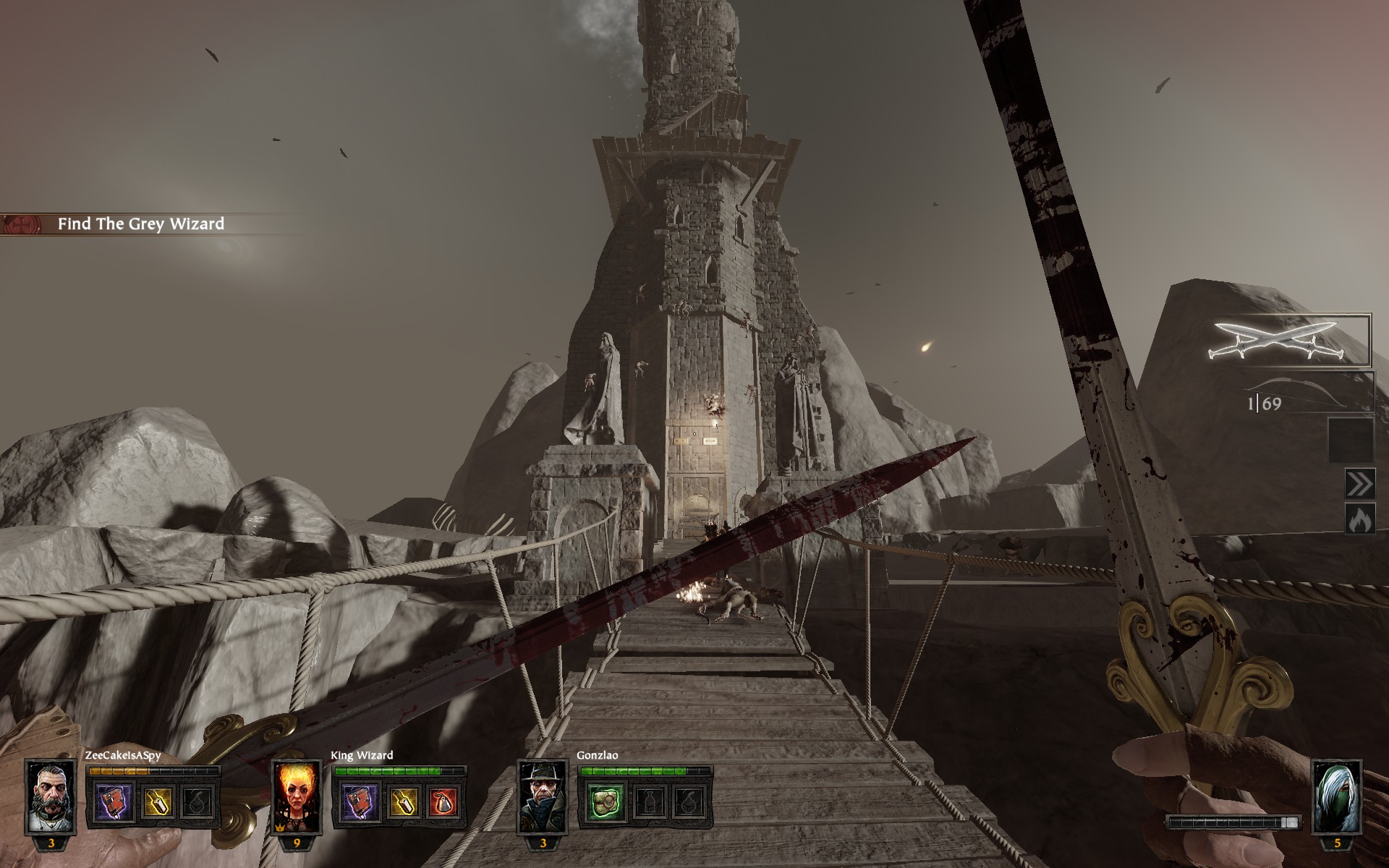Viewport: 1389px width, 868px height.
Task: Select King Wizard's fire mage portrait
Action: (297, 796)
